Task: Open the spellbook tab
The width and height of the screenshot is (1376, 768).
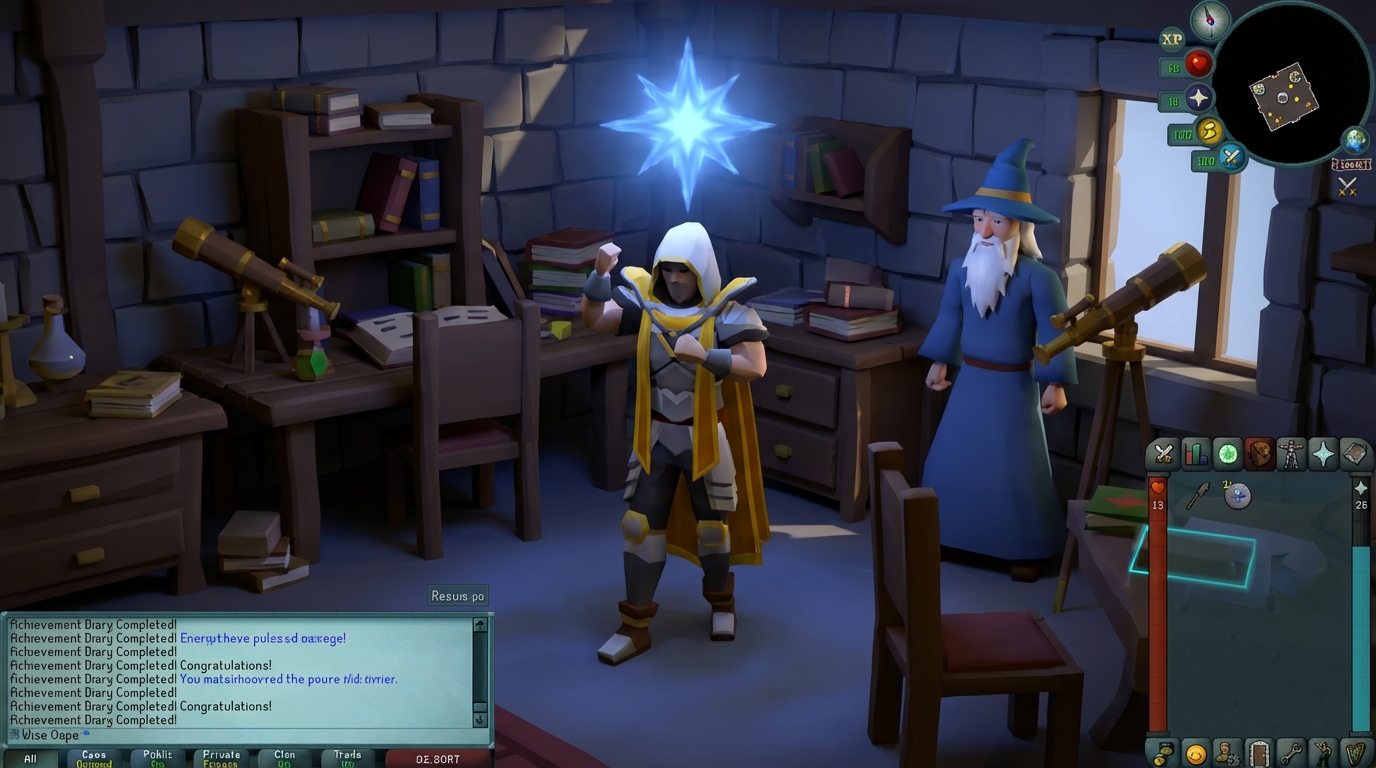Action: [1357, 455]
